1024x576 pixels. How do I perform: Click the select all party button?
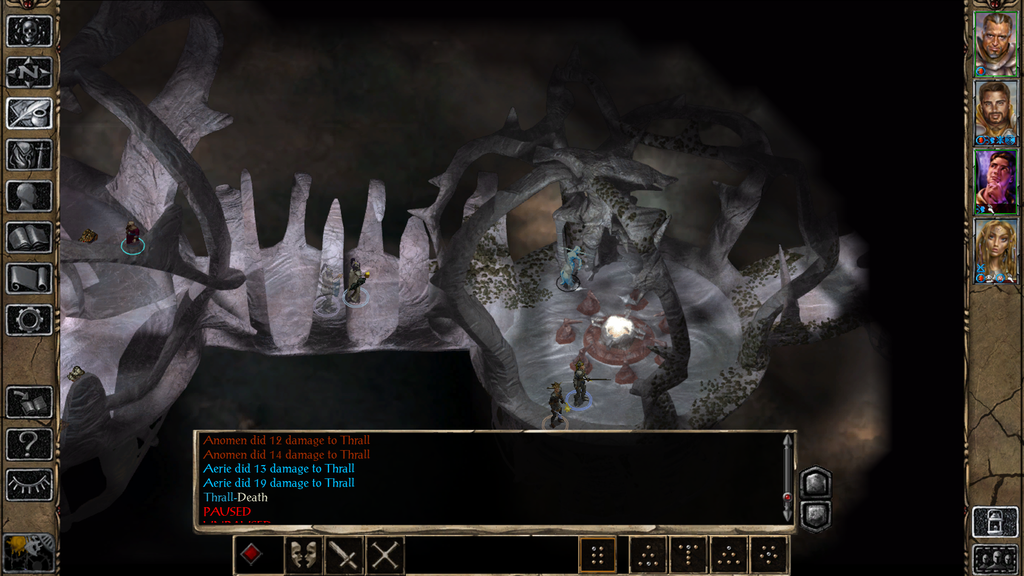(x=994, y=558)
